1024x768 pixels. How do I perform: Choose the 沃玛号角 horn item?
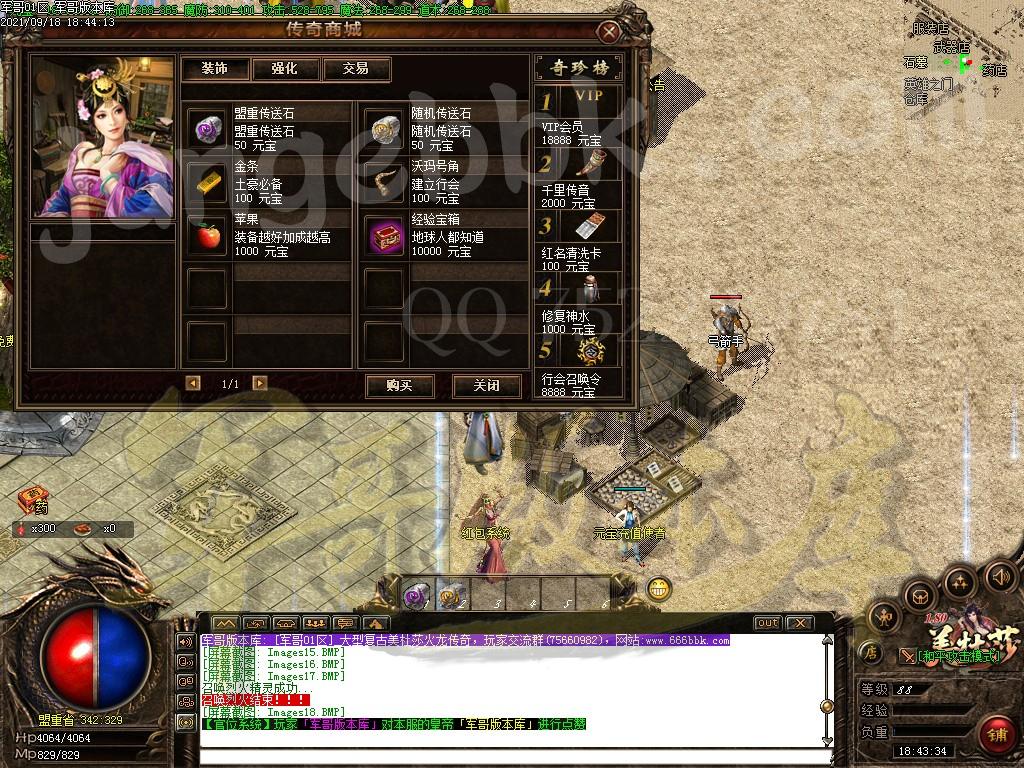[x=384, y=182]
